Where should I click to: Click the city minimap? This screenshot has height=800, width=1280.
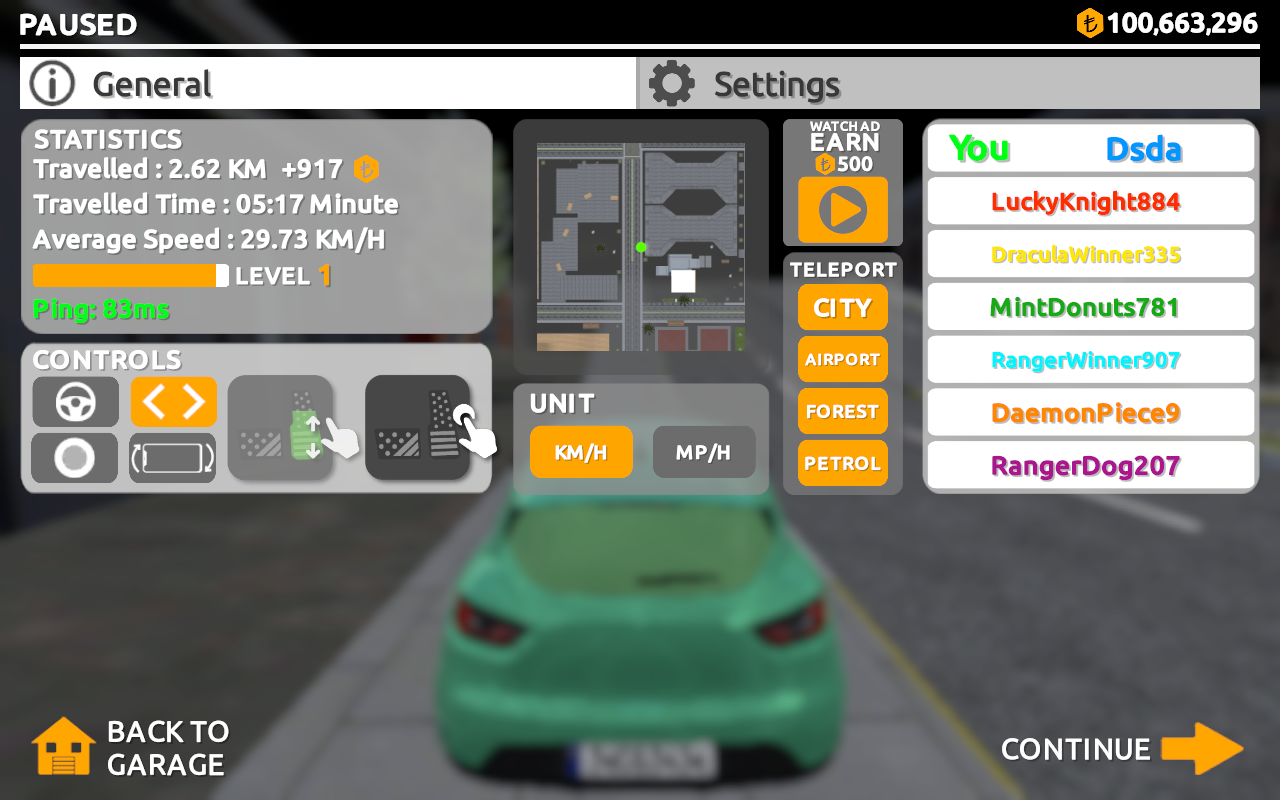(x=640, y=247)
